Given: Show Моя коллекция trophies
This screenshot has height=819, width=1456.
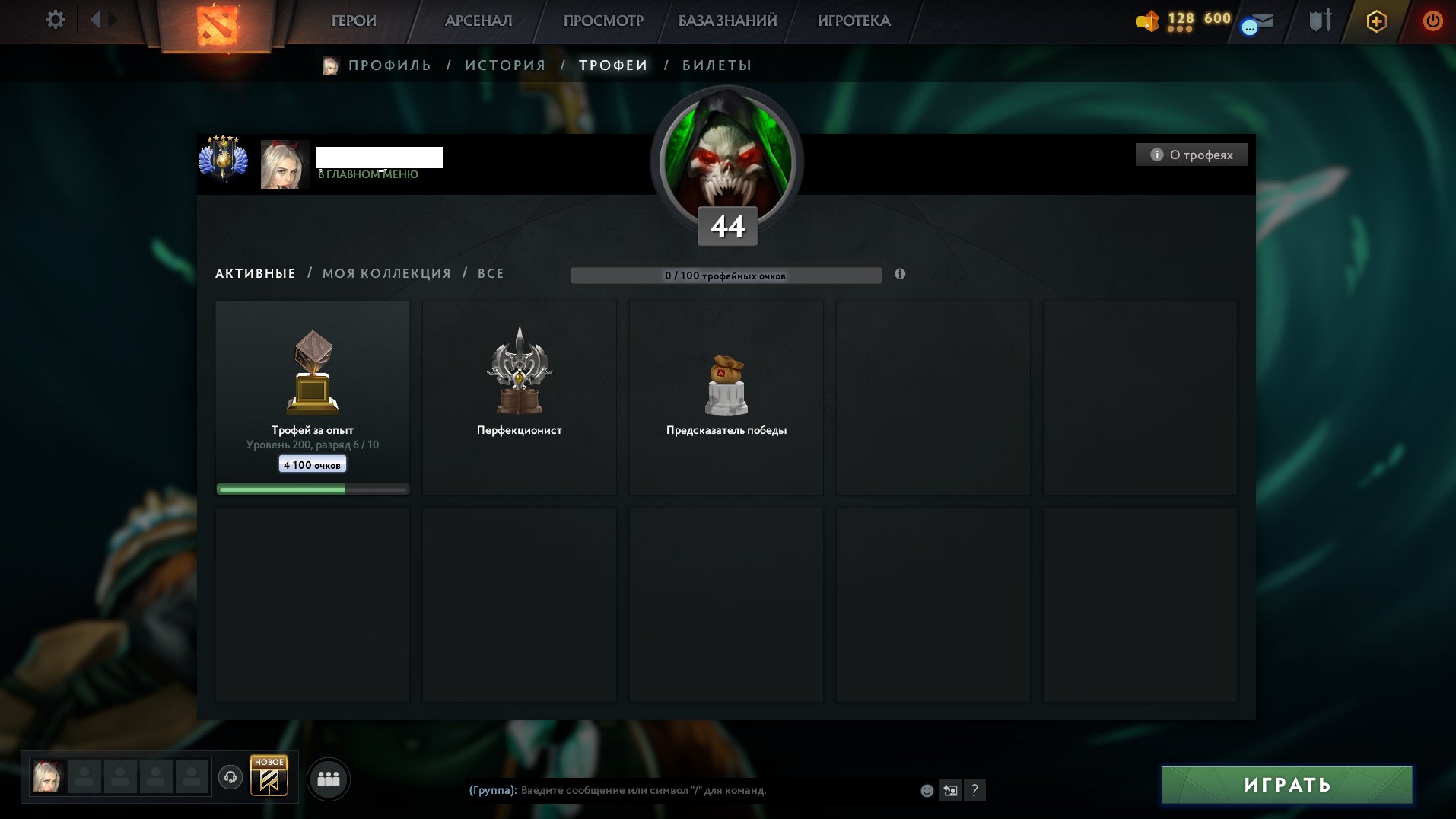Looking at the screenshot, I should pyautogui.click(x=386, y=273).
